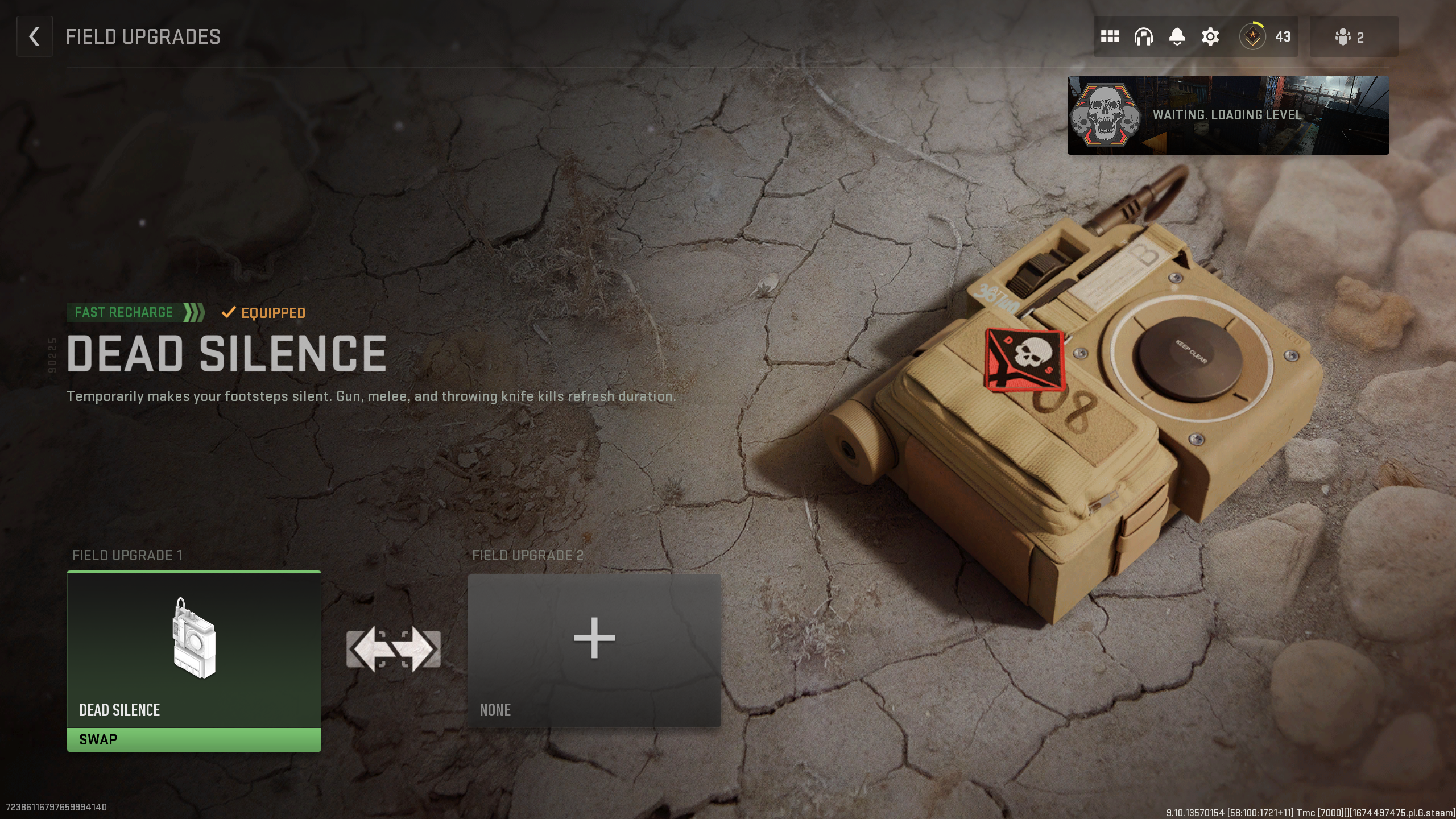Click the swap arrows between upgrade slots

coord(395,648)
